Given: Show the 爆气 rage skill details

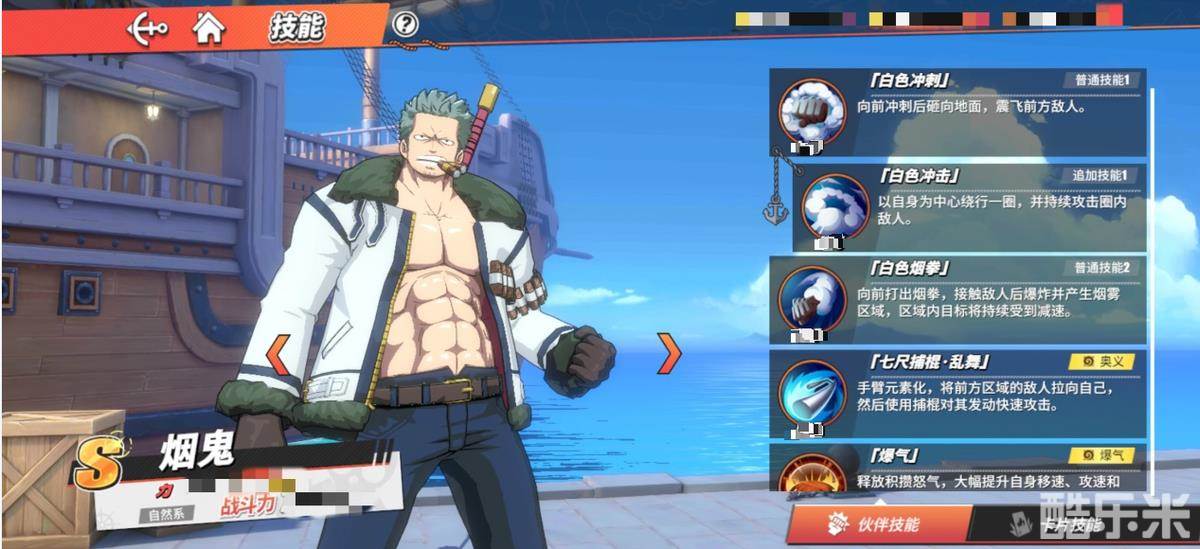Looking at the screenshot, I should point(958,468).
